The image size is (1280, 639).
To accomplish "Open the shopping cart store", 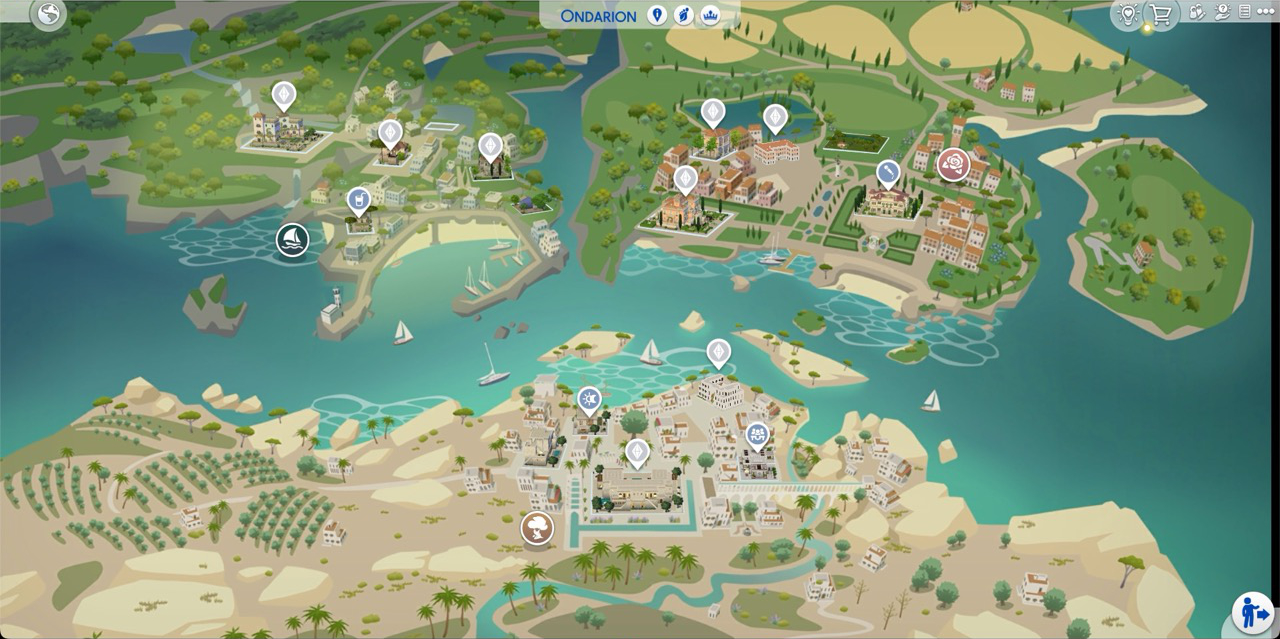I will [x=1161, y=14].
